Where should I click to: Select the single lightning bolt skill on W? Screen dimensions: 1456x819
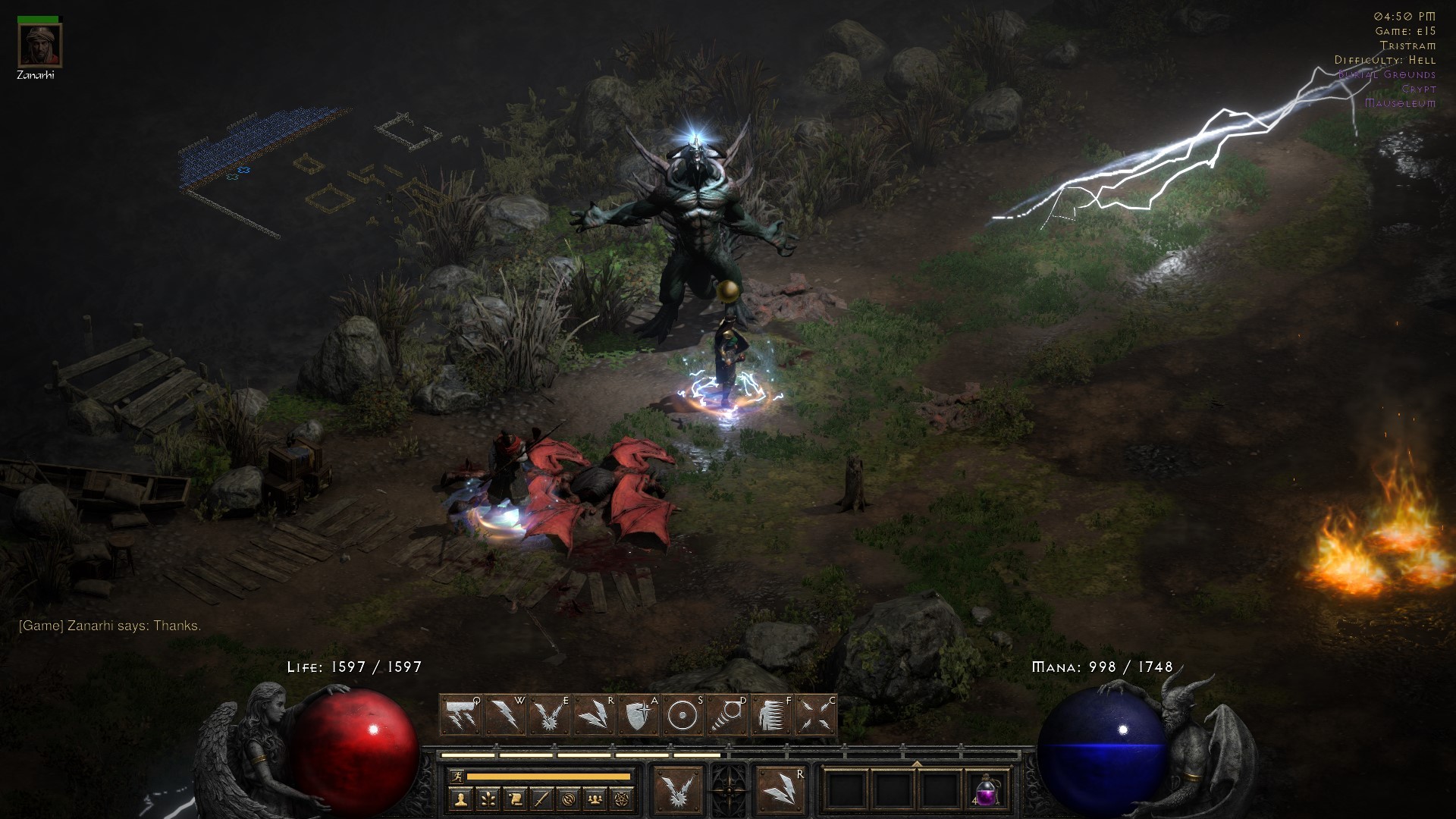pyautogui.click(x=504, y=715)
